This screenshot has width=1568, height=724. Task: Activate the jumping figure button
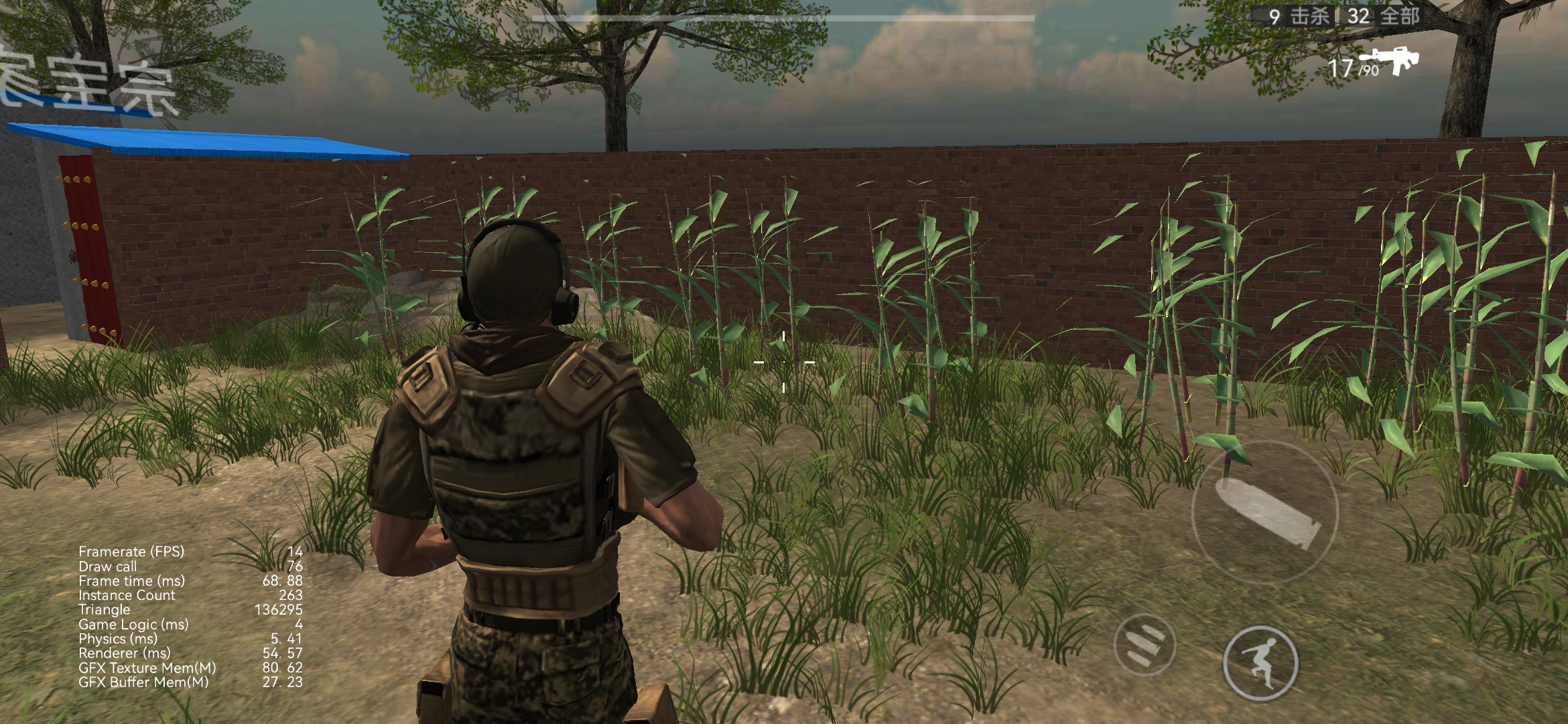(x=1260, y=662)
